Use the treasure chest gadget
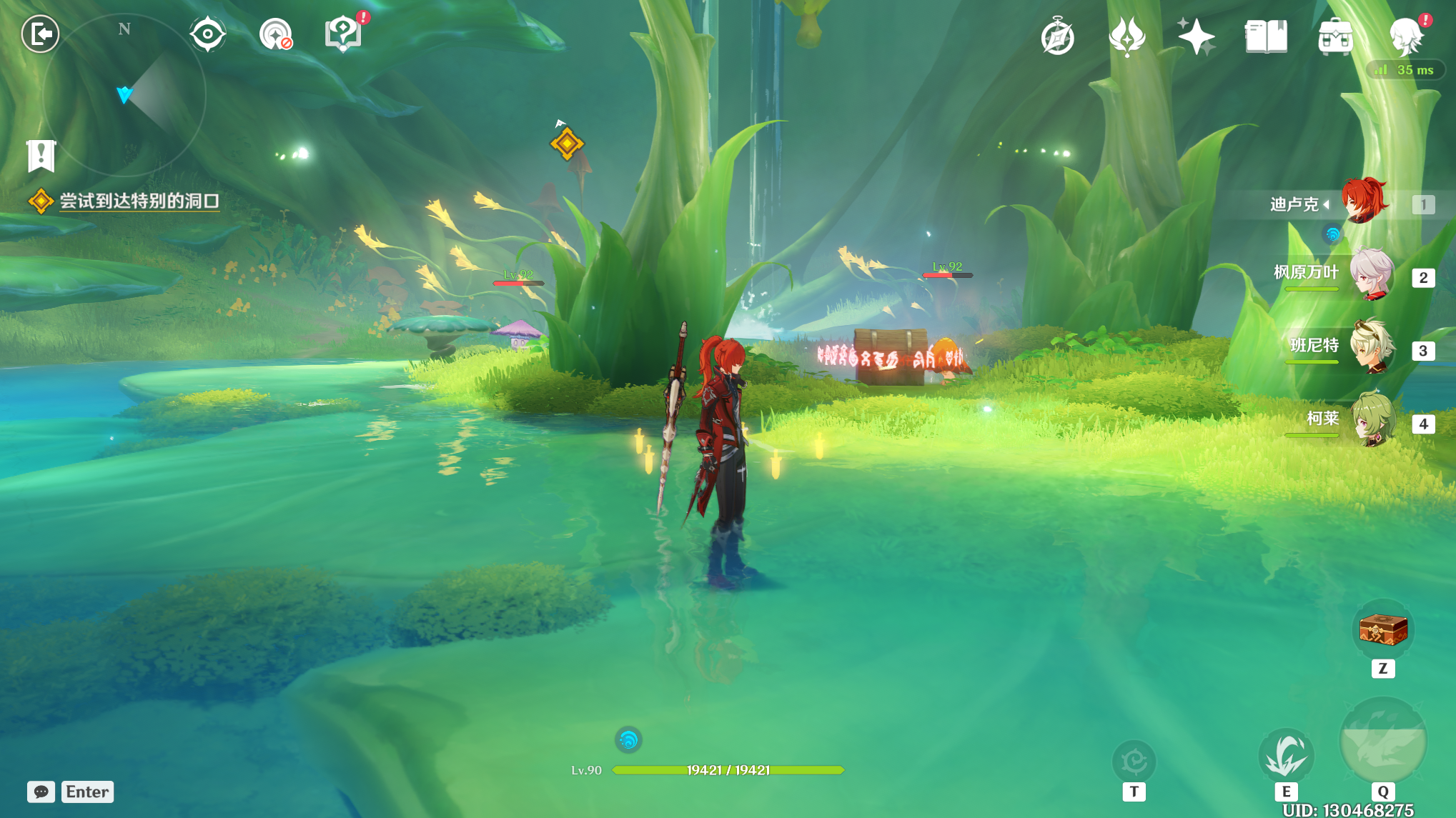1456x818 pixels. (1382, 630)
